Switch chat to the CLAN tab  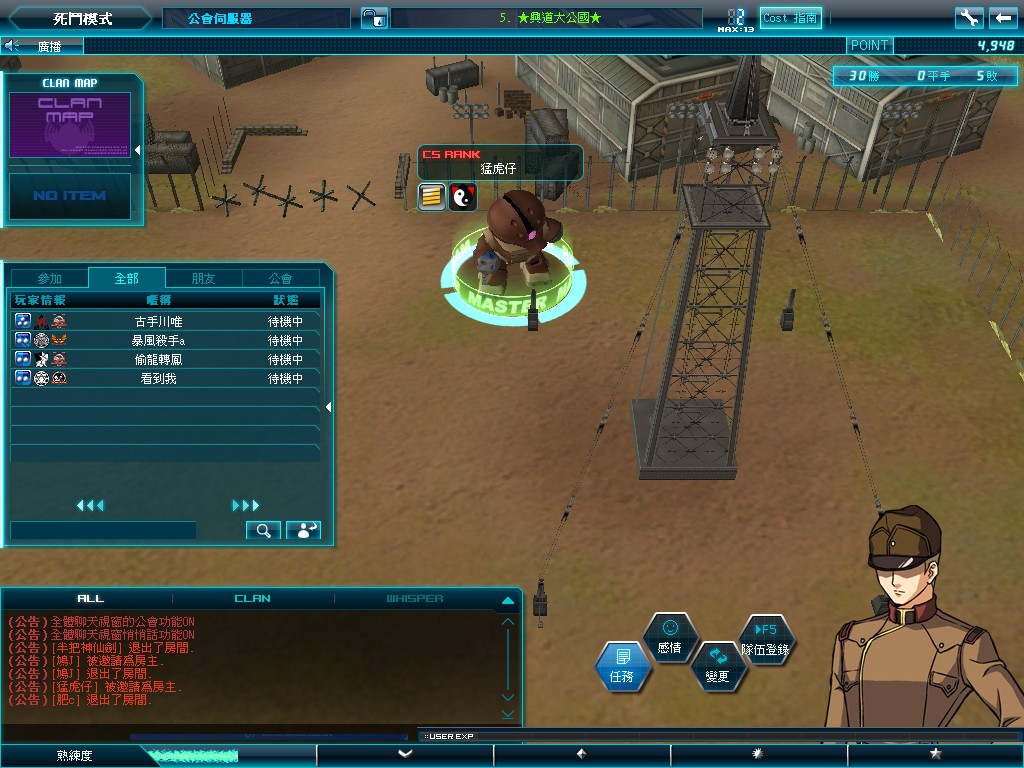click(252, 599)
